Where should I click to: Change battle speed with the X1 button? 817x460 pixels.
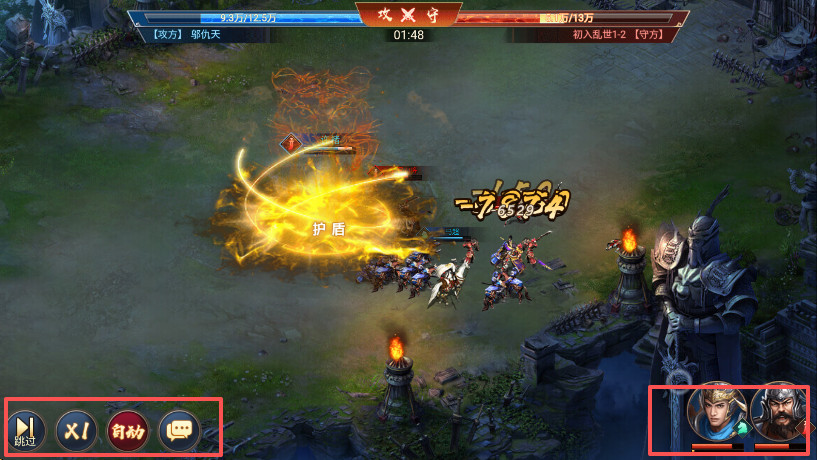[76, 430]
